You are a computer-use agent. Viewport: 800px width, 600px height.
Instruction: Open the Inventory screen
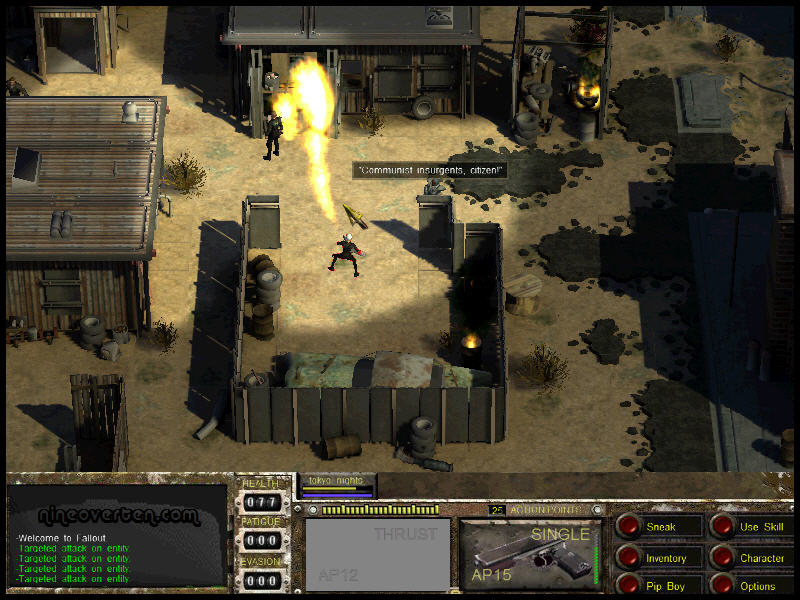(x=629, y=557)
